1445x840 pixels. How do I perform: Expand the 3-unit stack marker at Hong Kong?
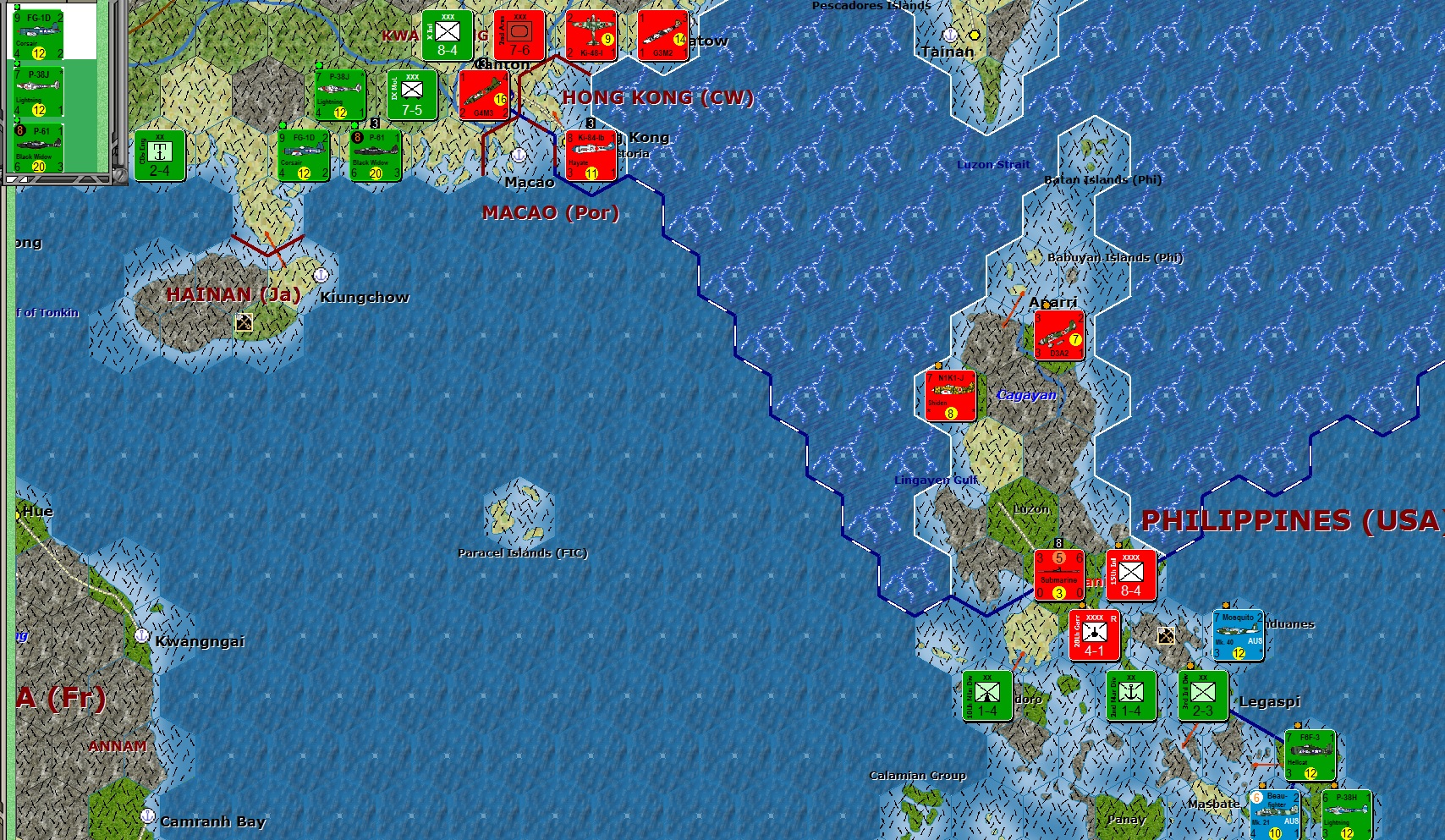point(590,124)
